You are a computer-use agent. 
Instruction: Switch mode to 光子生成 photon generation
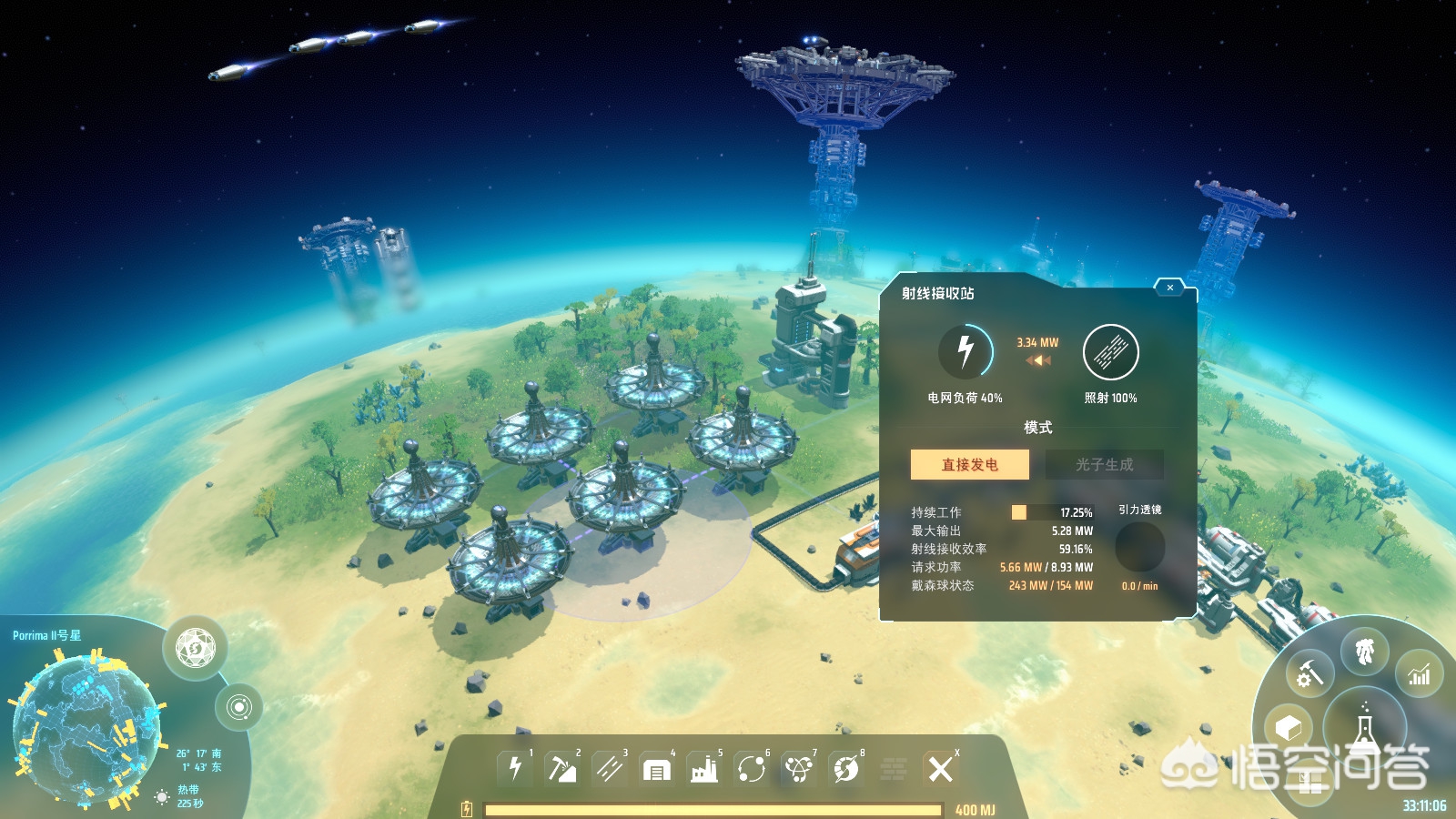[x=1104, y=464]
